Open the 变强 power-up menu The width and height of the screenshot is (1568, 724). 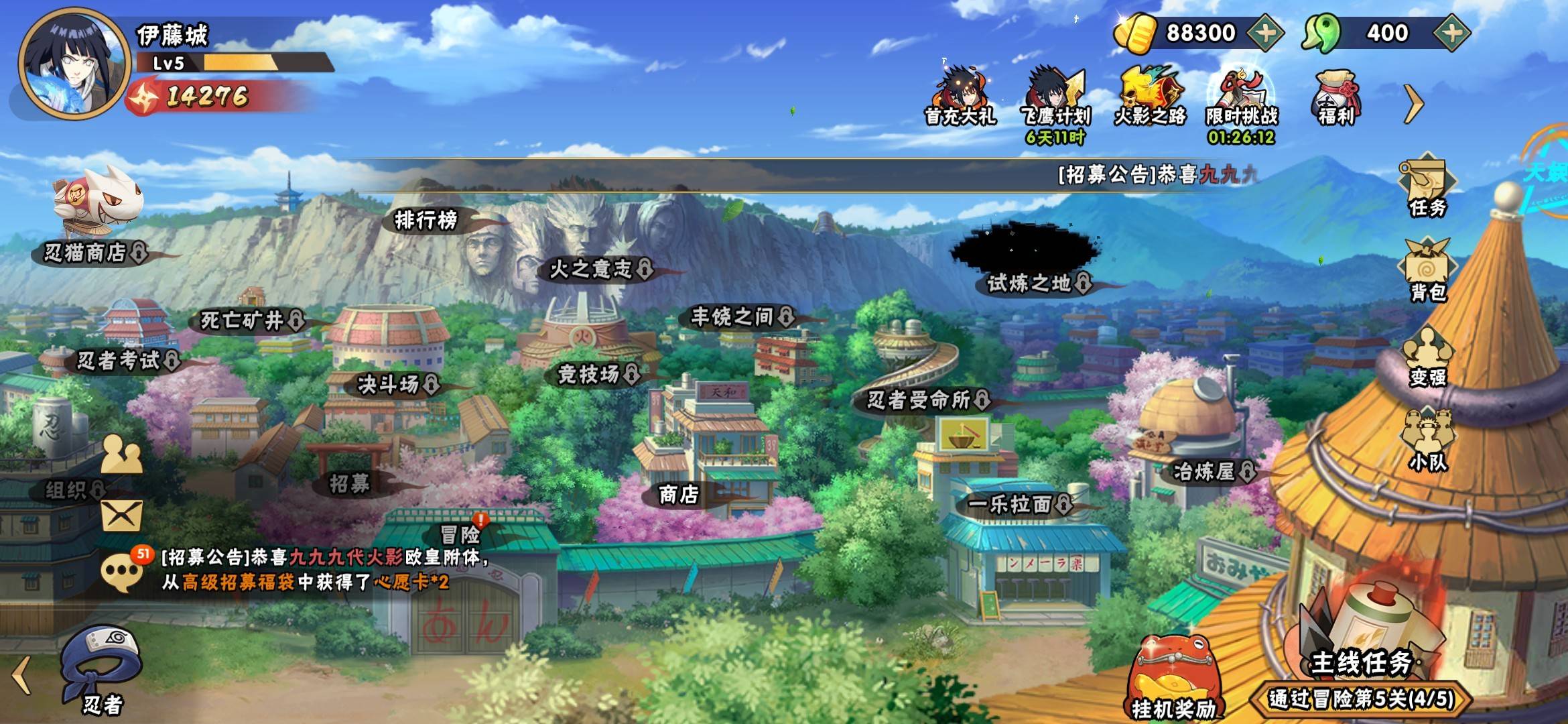point(1427,357)
